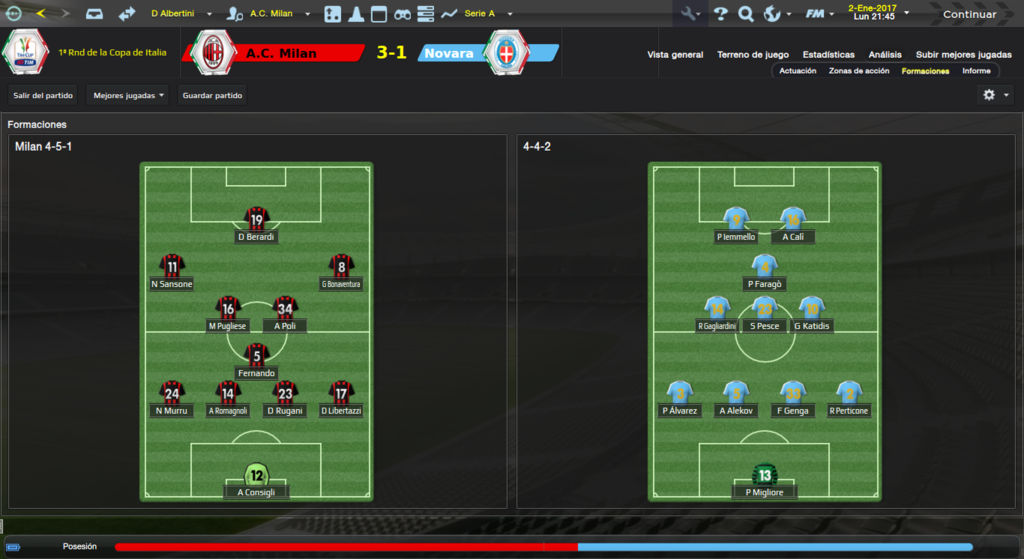Open the Serie A competition menu
This screenshot has width=1024, height=559.
coord(487,14)
